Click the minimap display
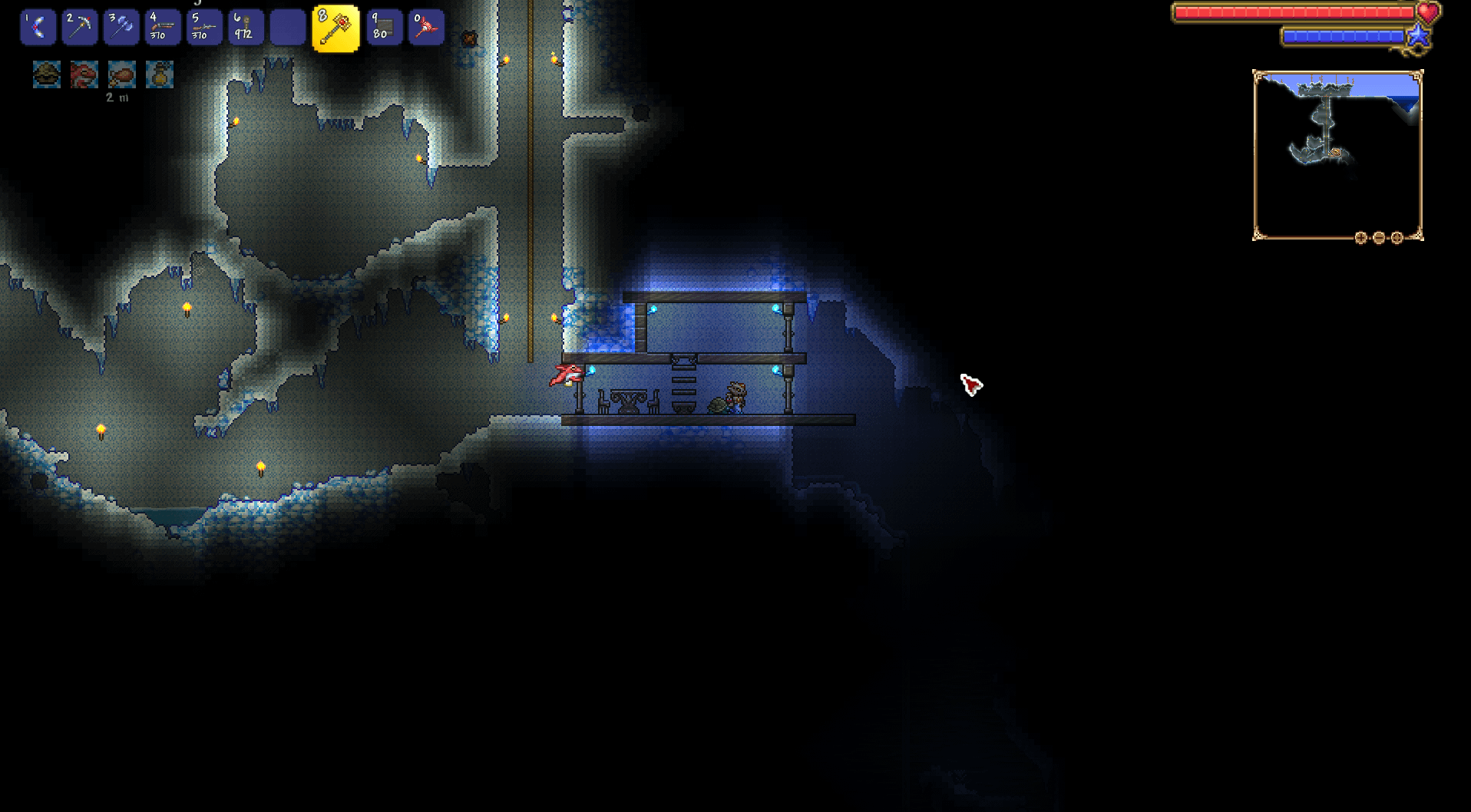Image resolution: width=1471 pixels, height=812 pixels. [x=1337, y=155]
